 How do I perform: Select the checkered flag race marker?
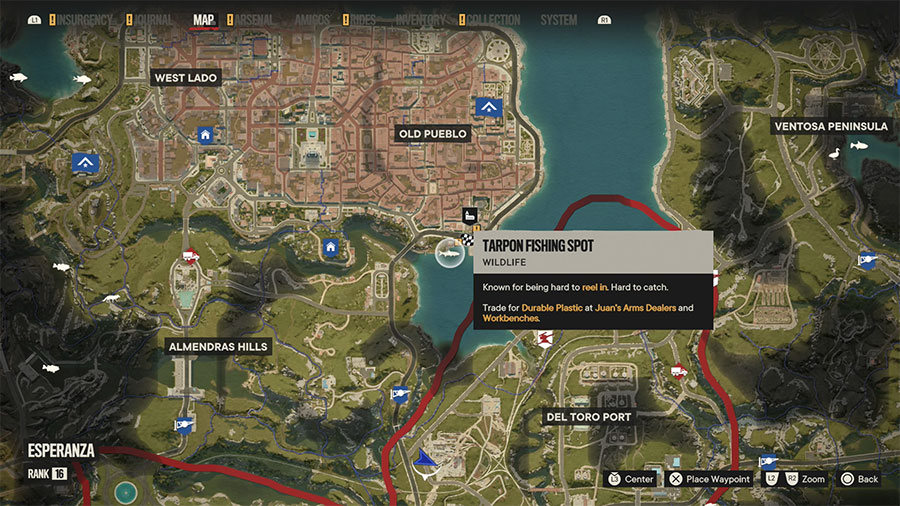point(468,240)
